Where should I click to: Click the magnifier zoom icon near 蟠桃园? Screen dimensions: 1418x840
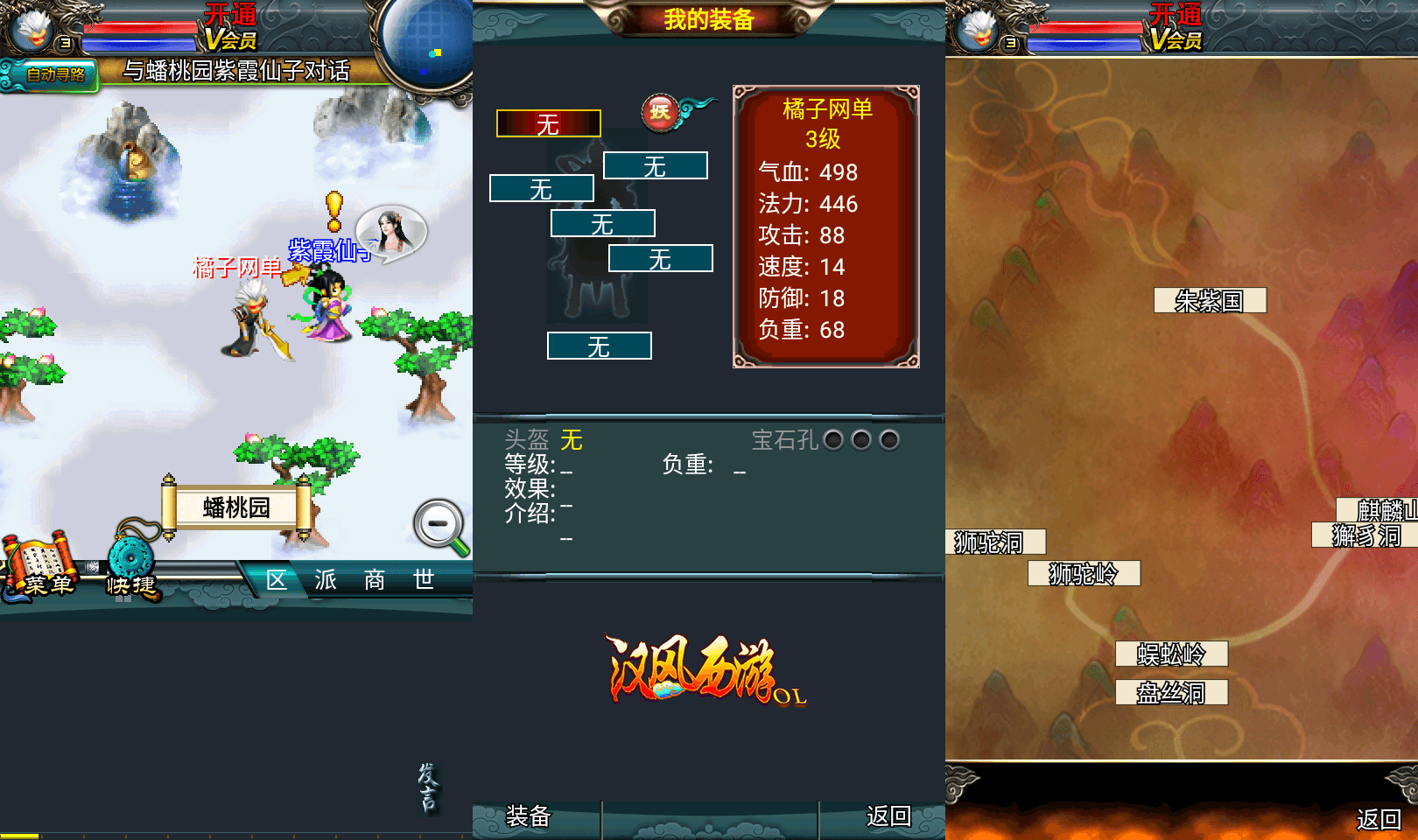(x=439, y=524)
